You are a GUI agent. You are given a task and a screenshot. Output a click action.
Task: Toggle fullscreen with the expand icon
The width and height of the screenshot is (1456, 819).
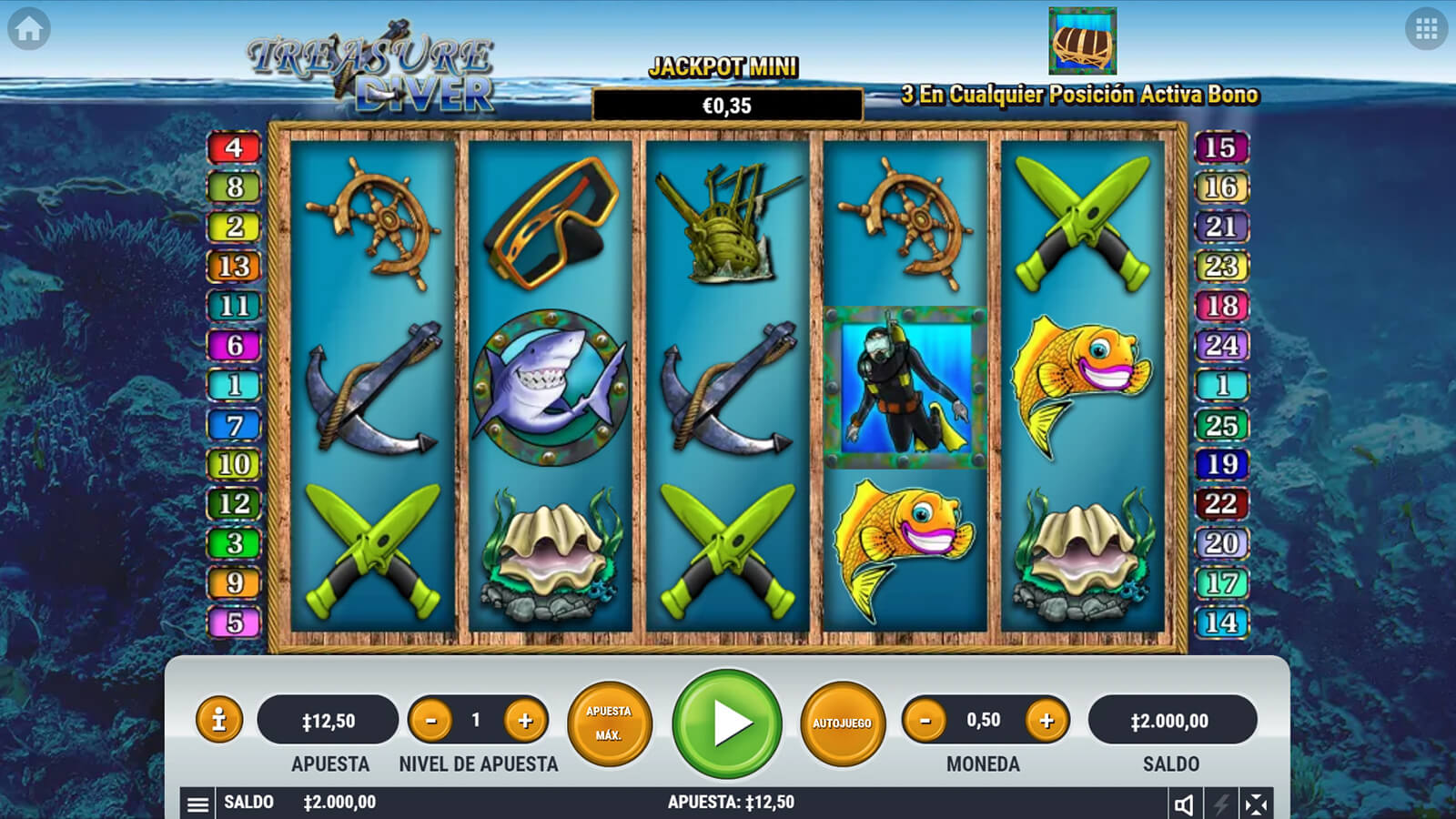(x=1256, y=804)
